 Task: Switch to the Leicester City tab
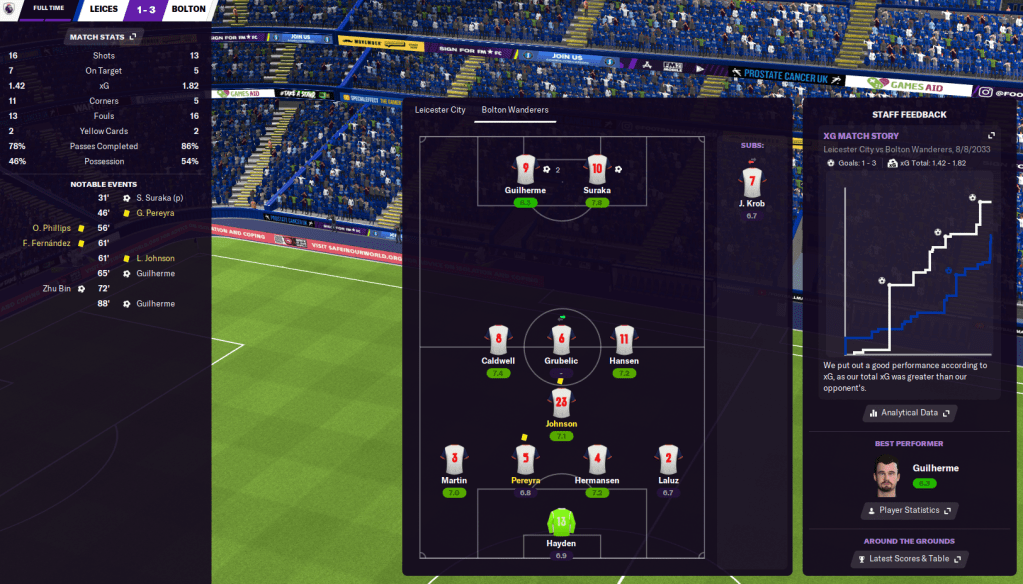coord(441,110)
